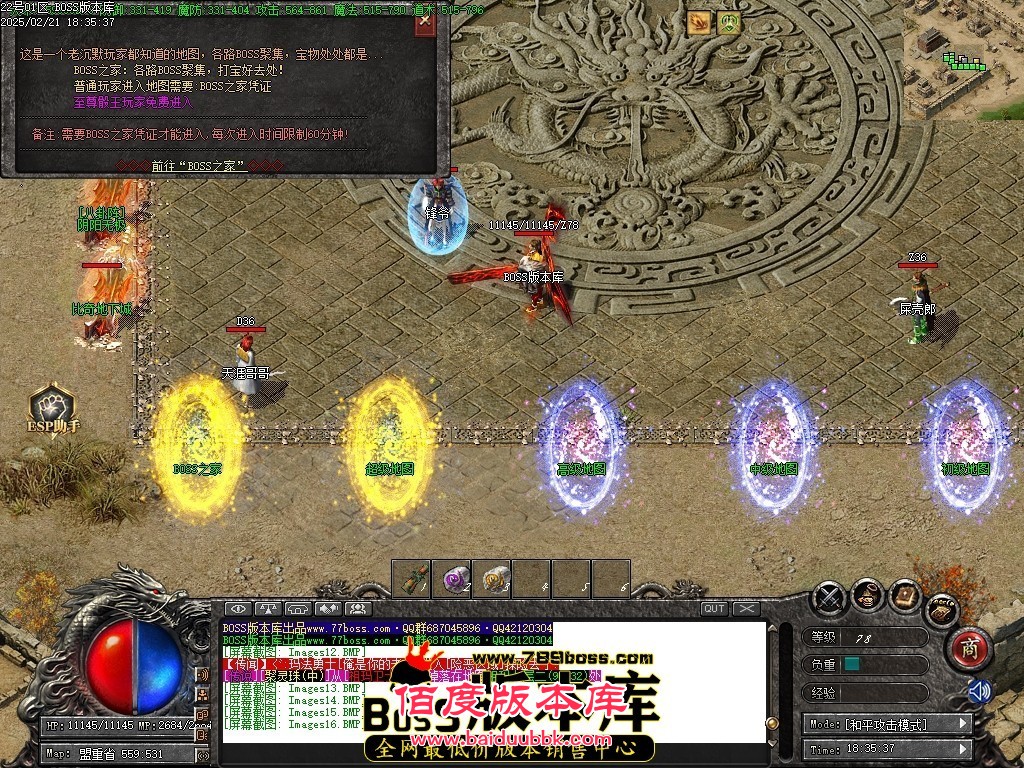
Task: Click the crossed swords round button
Action: click(829, 597)
